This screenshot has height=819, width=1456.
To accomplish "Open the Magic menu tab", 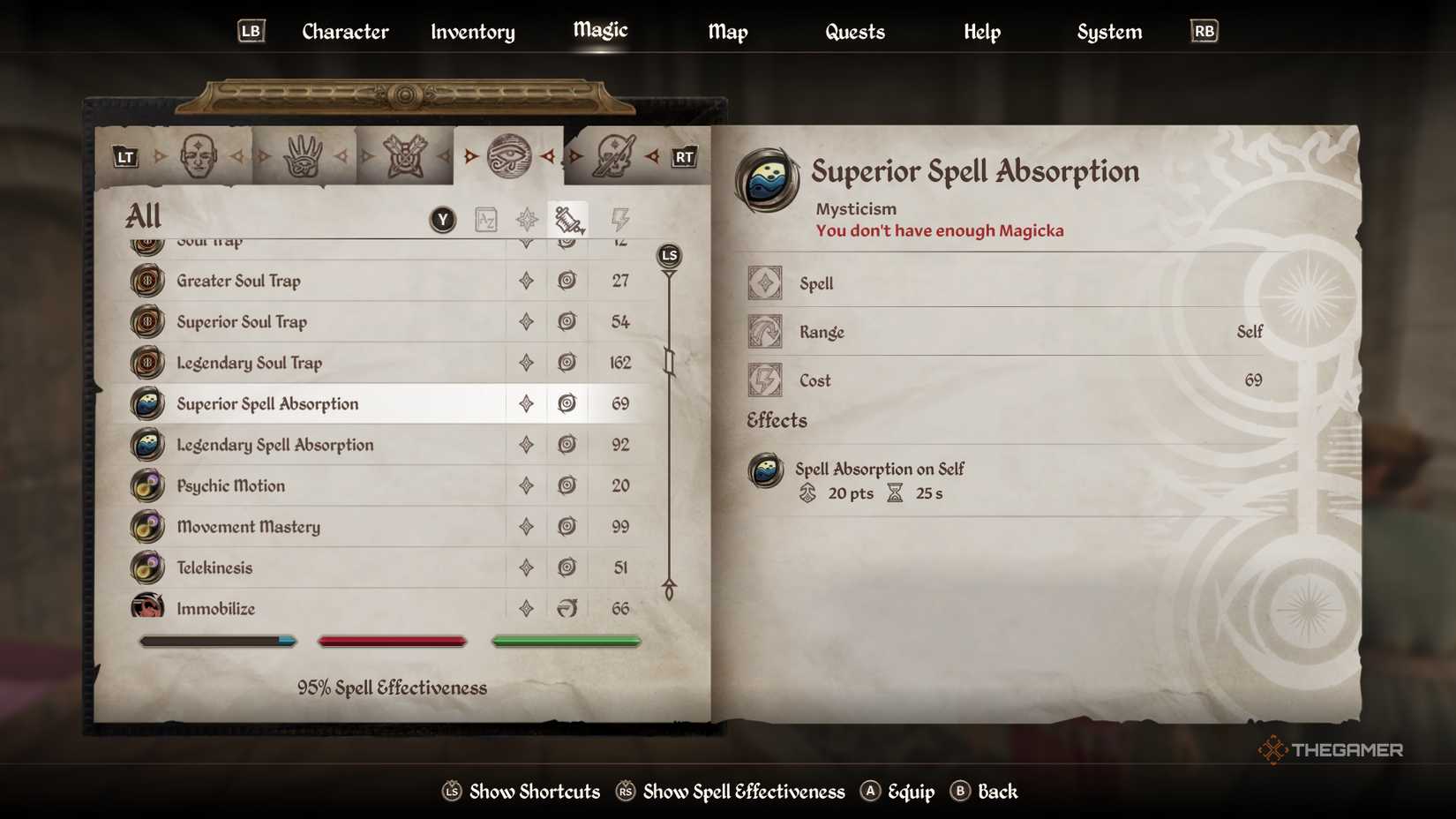I will [599, 31].
